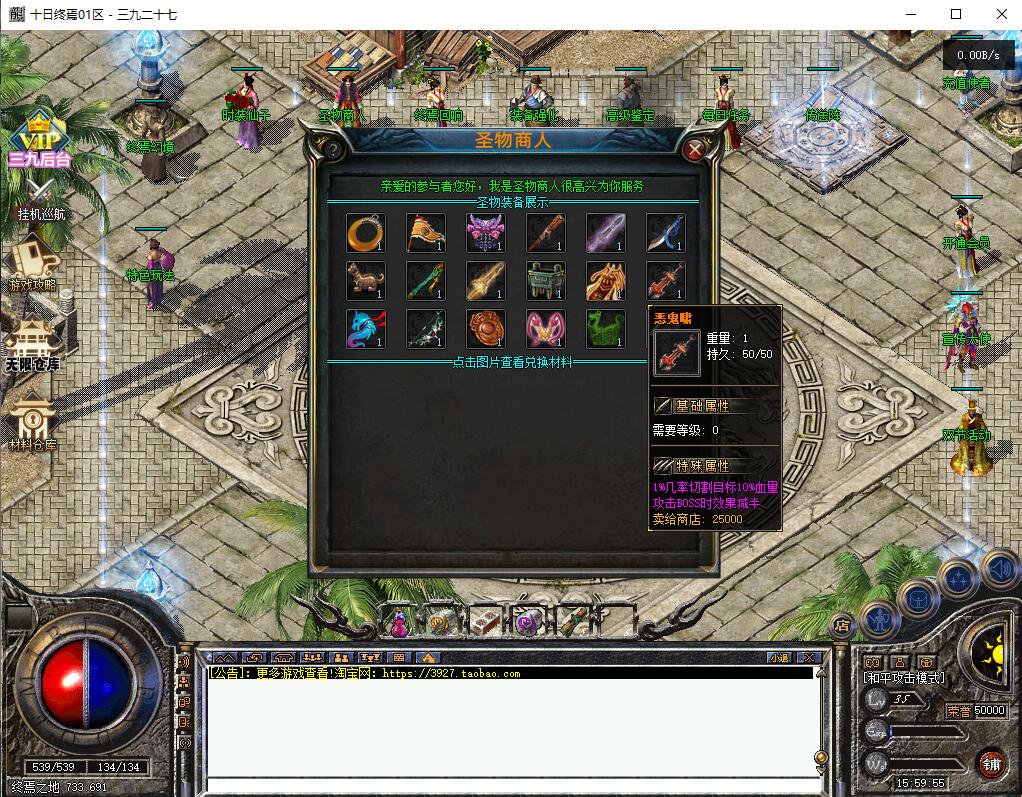Select the round orange shield relic
The image size is (1022, 797).
(485, 328)
